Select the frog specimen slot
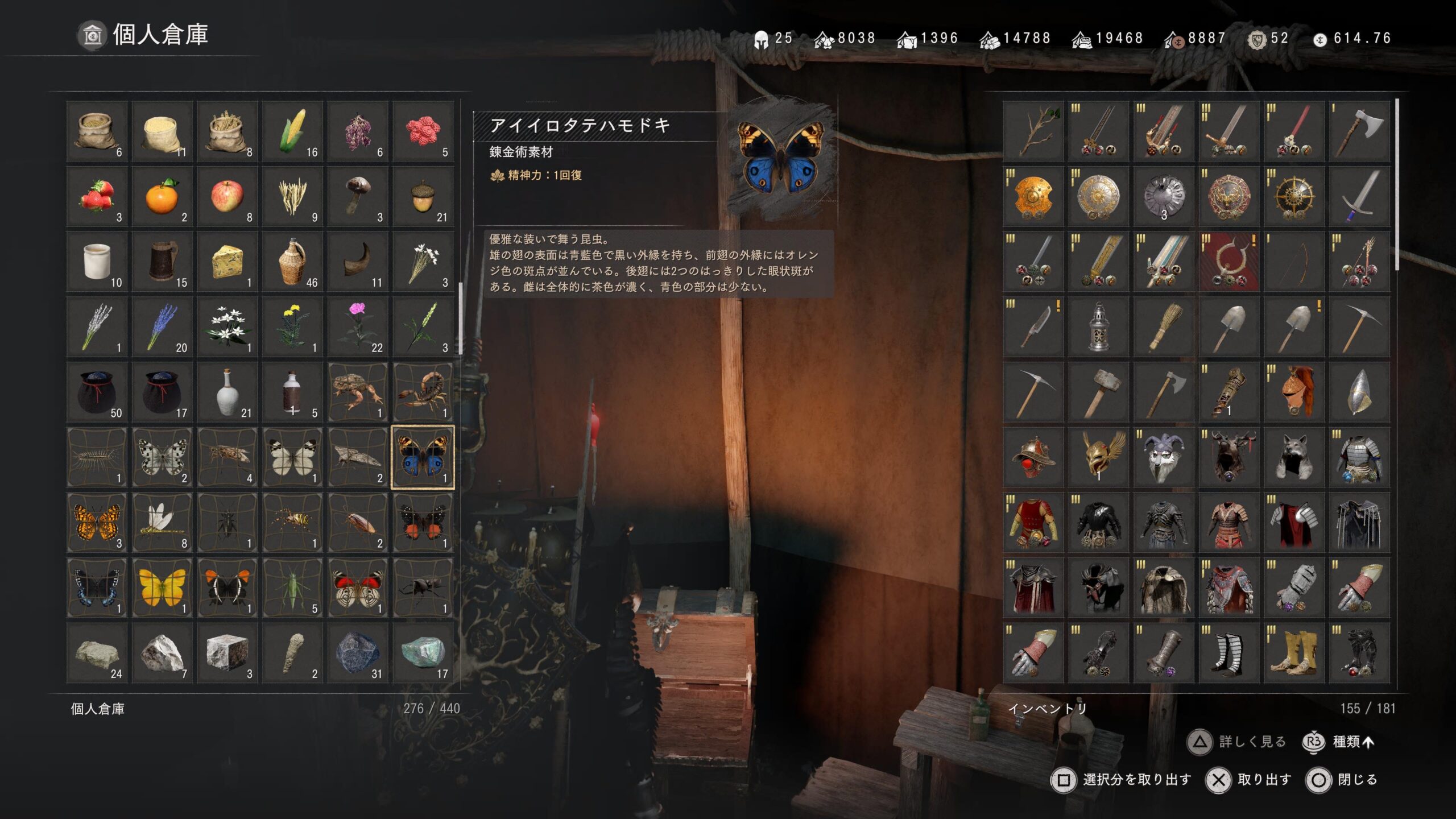 click(x=358, y=392)
